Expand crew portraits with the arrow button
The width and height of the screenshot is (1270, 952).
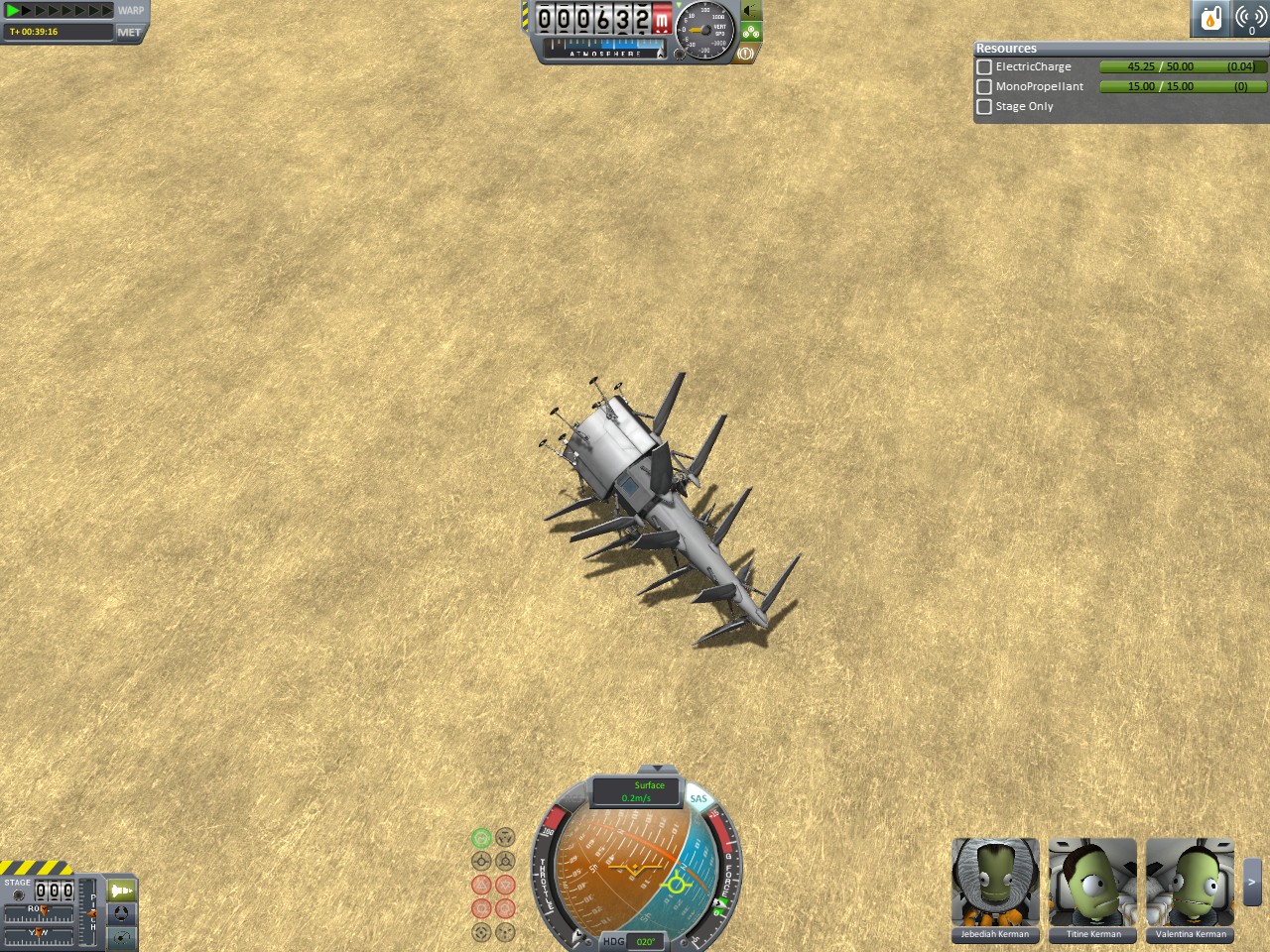click(x=1252, y=882)
